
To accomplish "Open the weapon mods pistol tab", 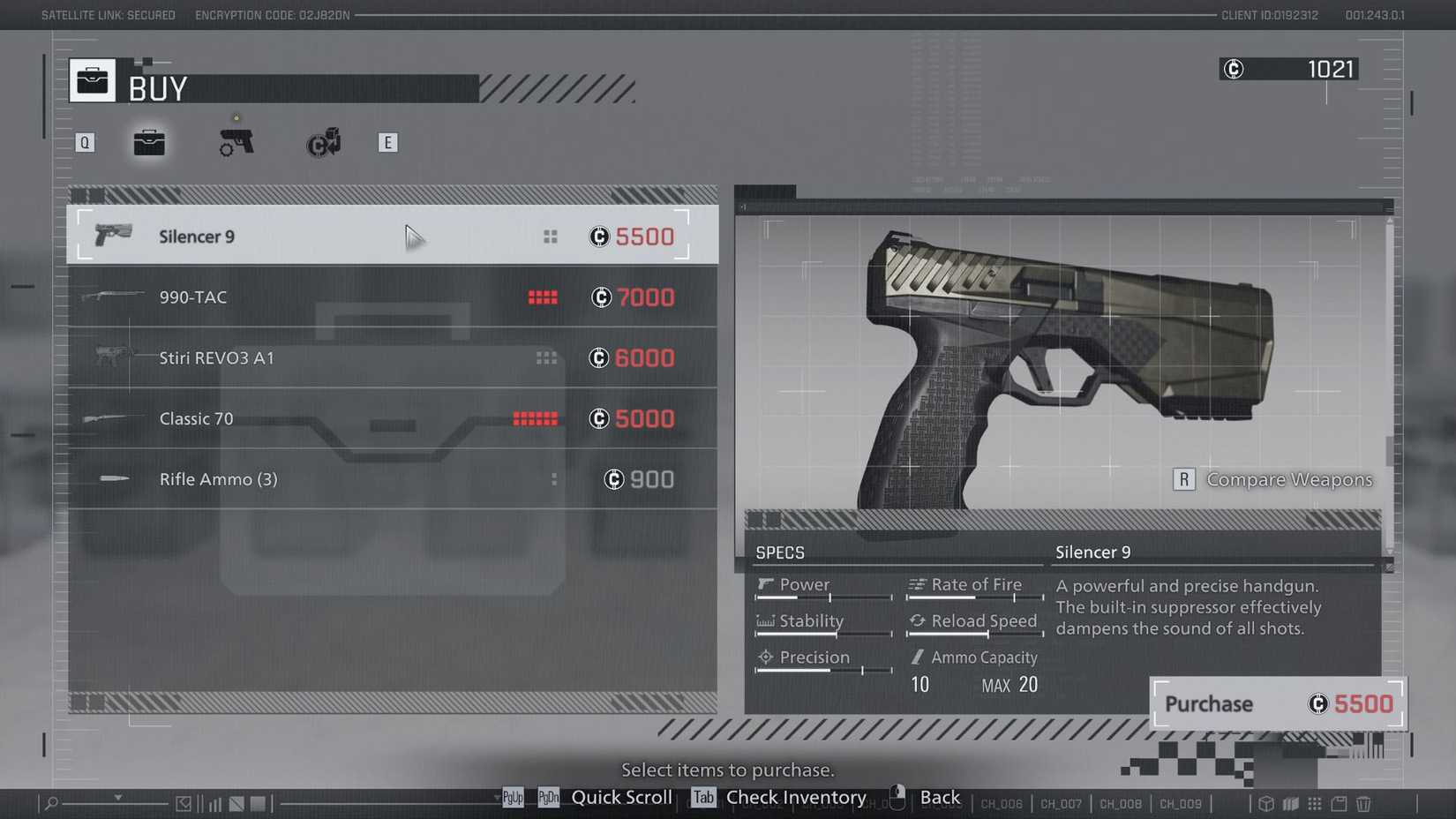I will point(235,141).
